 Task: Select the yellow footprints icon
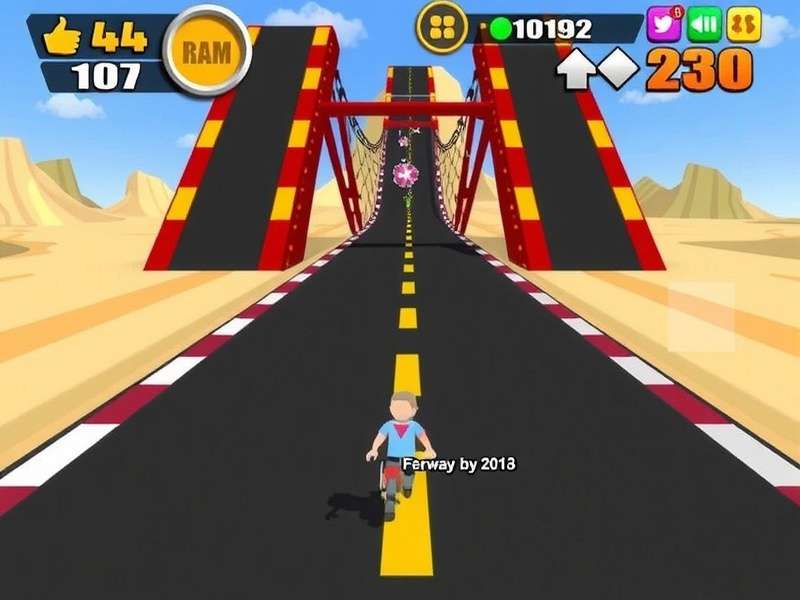pyautogui.click(x=745, y=24)
